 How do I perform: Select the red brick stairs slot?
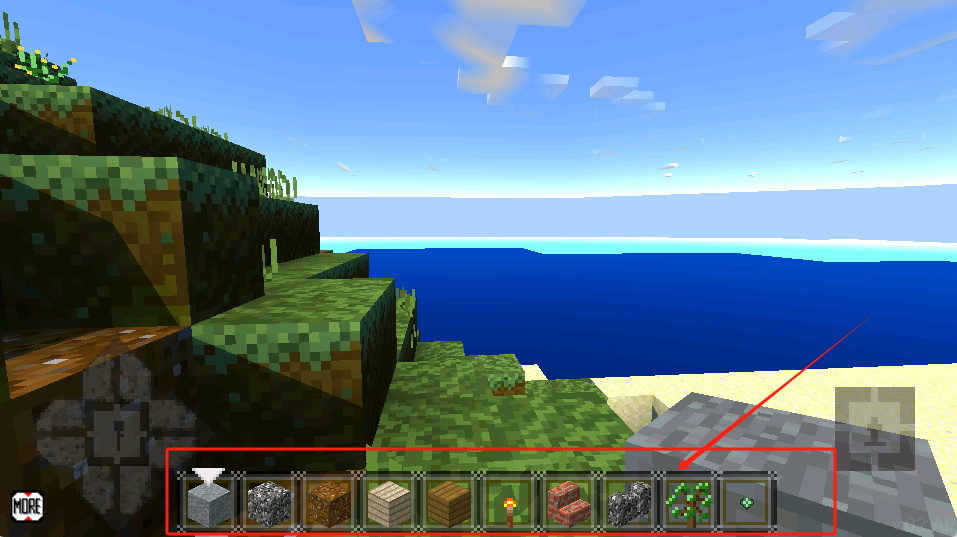click(x=568, y=500)
